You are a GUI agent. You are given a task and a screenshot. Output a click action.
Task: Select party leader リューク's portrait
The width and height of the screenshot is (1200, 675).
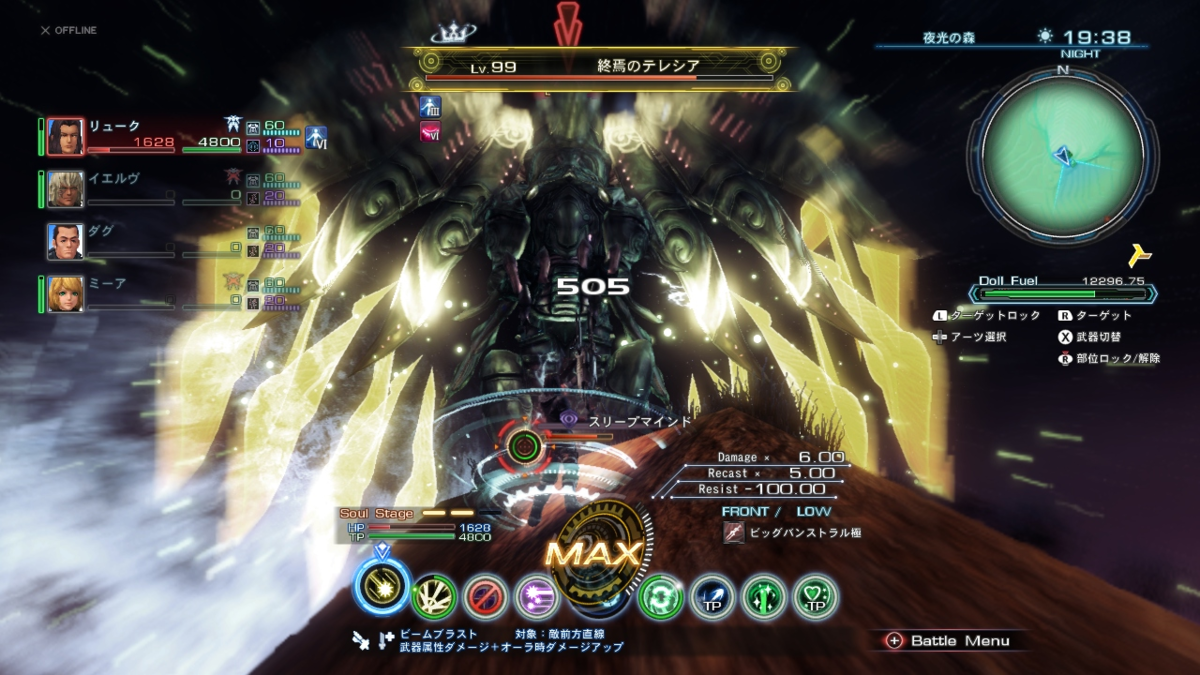point(65,137)
